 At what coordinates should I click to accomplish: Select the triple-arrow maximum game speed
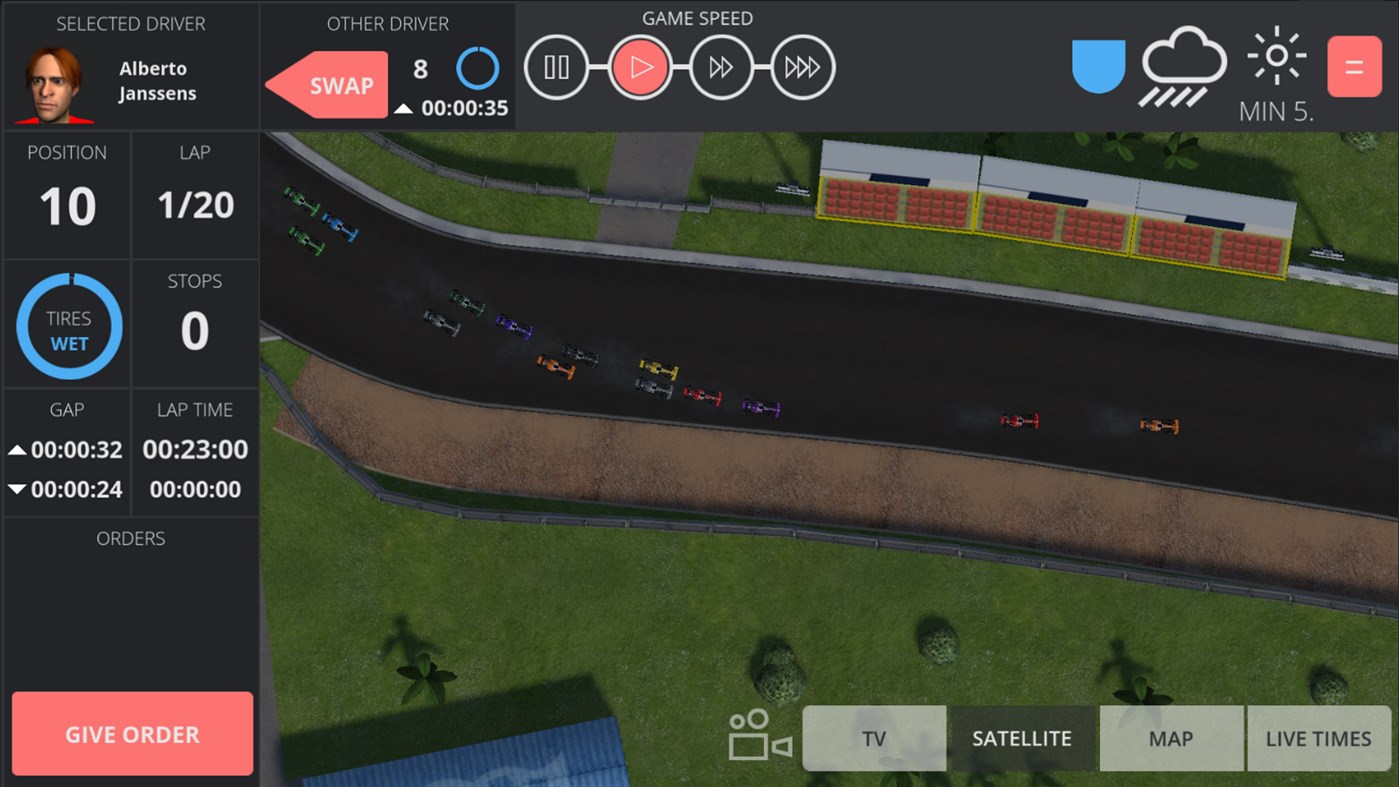point(802,67)
